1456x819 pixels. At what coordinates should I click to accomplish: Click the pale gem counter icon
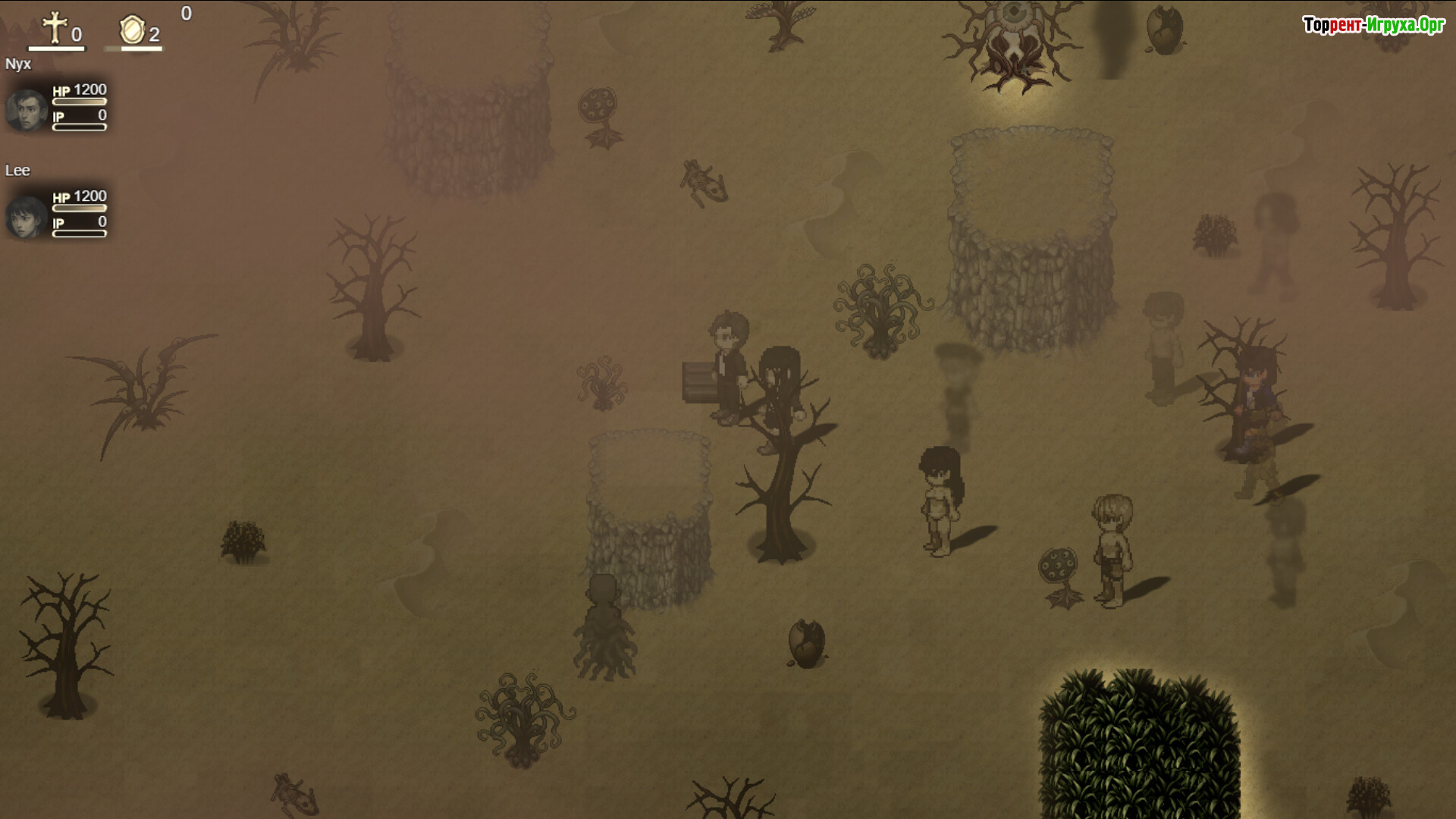[132, 30]
